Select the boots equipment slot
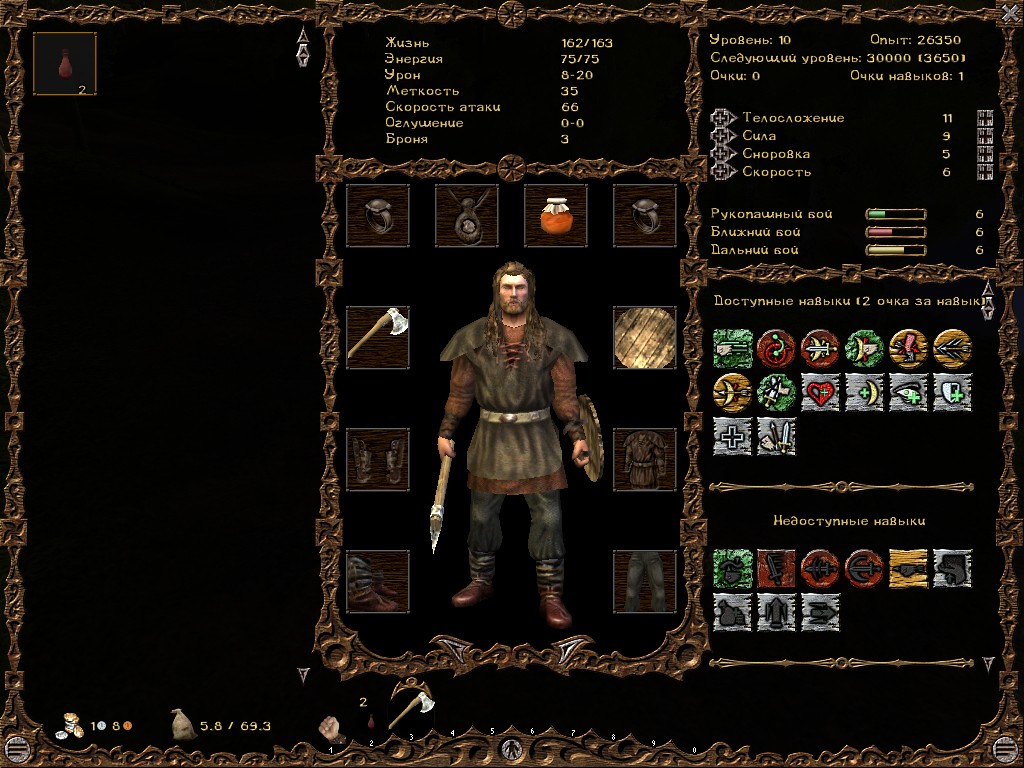 coord(378,581)
